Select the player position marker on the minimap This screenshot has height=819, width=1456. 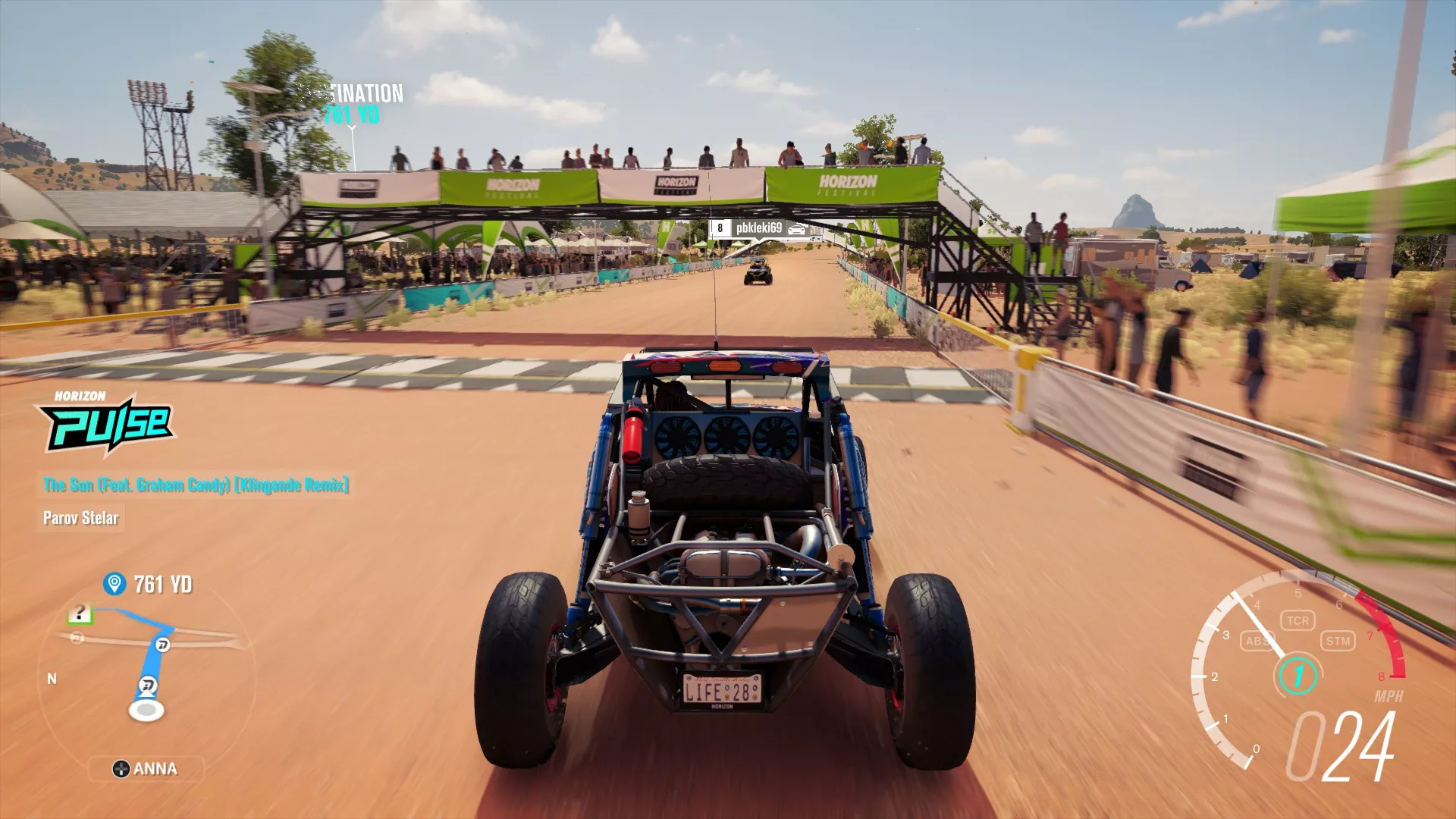pyautogui.click(x=146, y=709)
